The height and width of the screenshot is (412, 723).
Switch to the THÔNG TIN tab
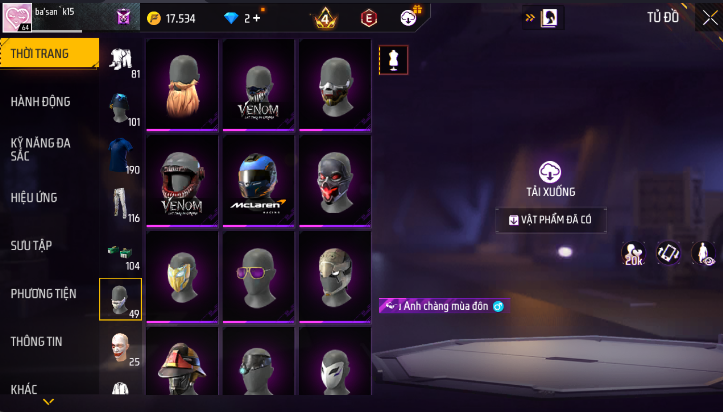(36, 341)
